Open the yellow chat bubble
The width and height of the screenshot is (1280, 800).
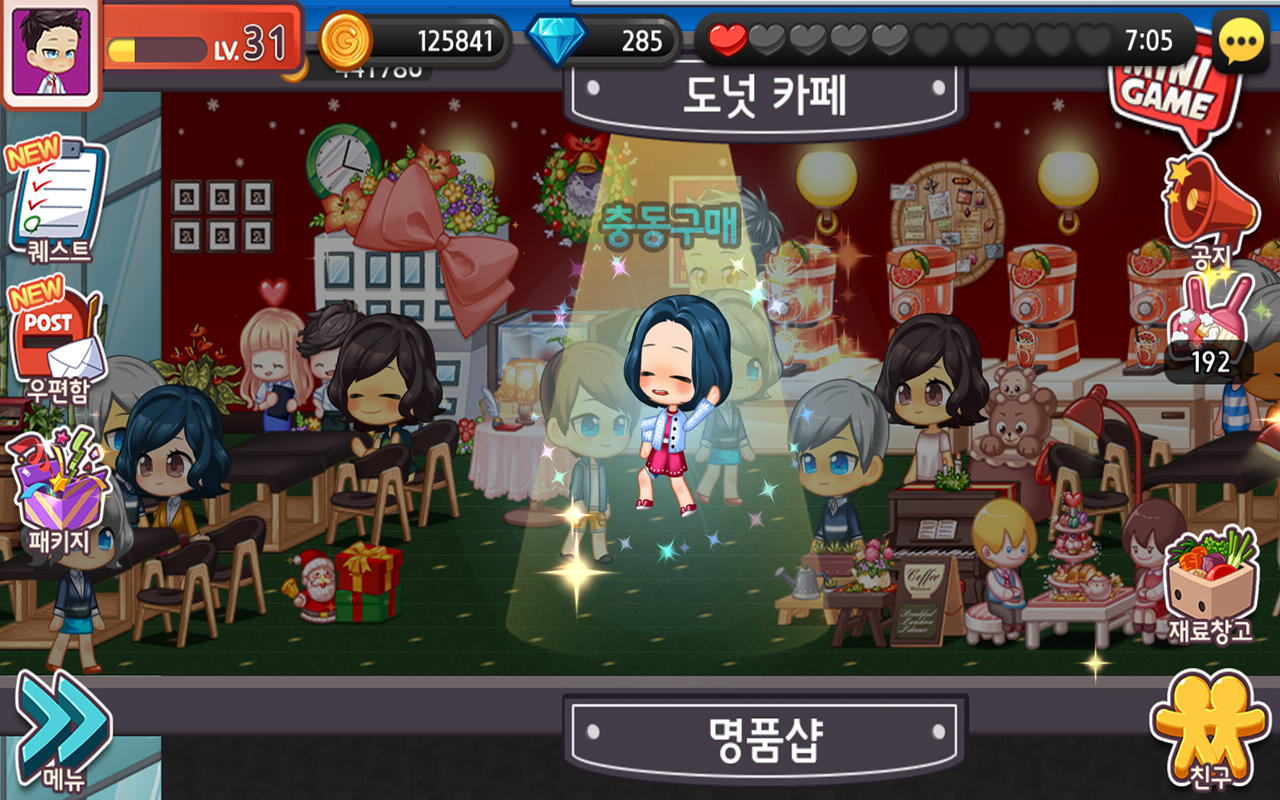pos(1240,40)
